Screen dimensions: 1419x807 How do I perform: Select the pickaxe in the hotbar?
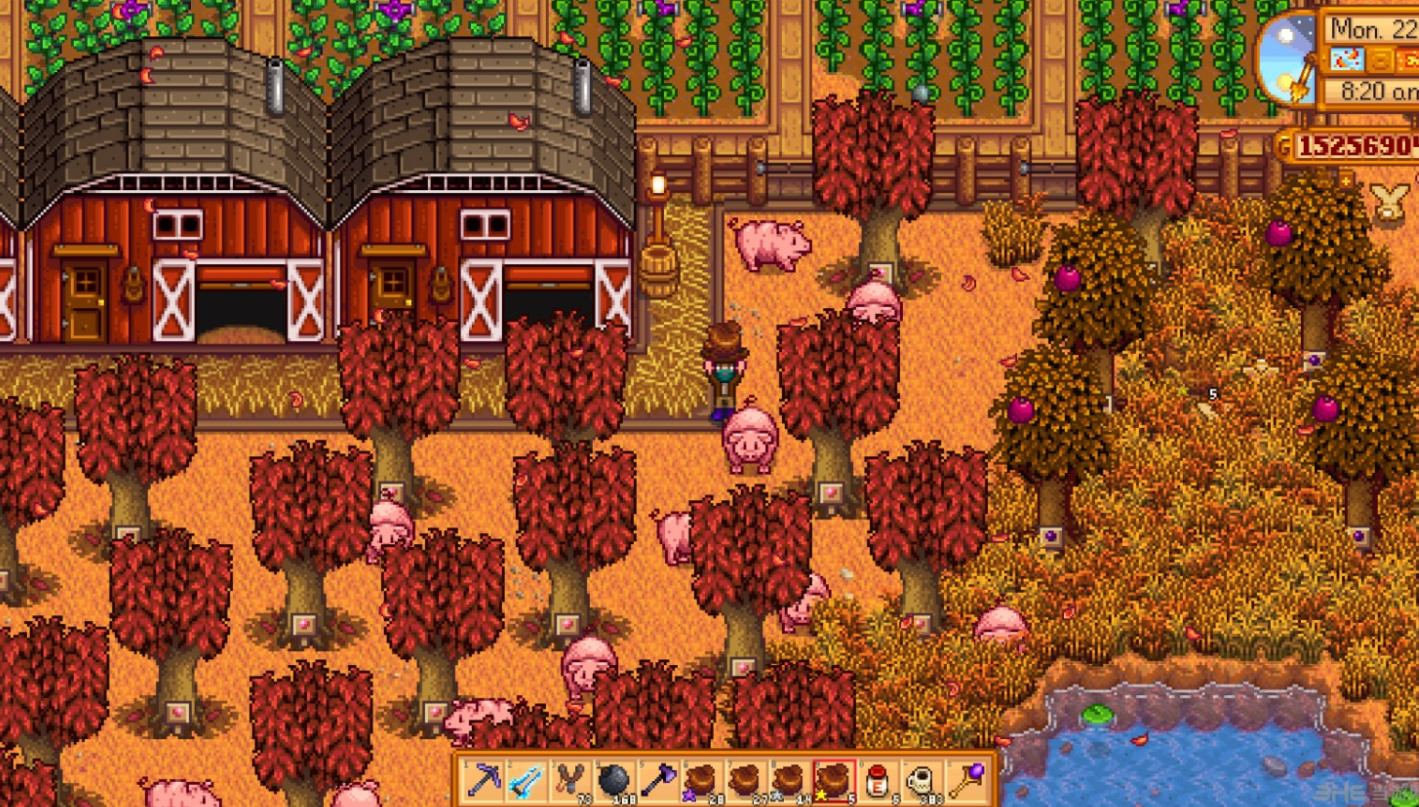(x=485, y=780)
